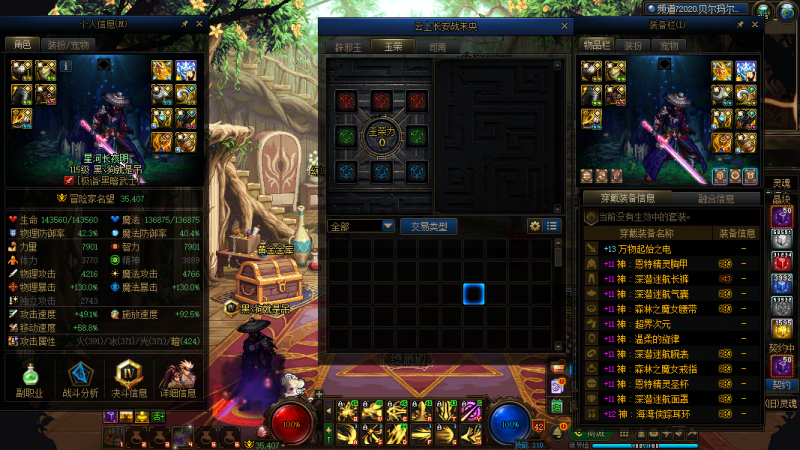Image resolution: width=800 pixels, height=450 pixels.
Task: Open the 融合信息 tab
Action: point(714,199)
